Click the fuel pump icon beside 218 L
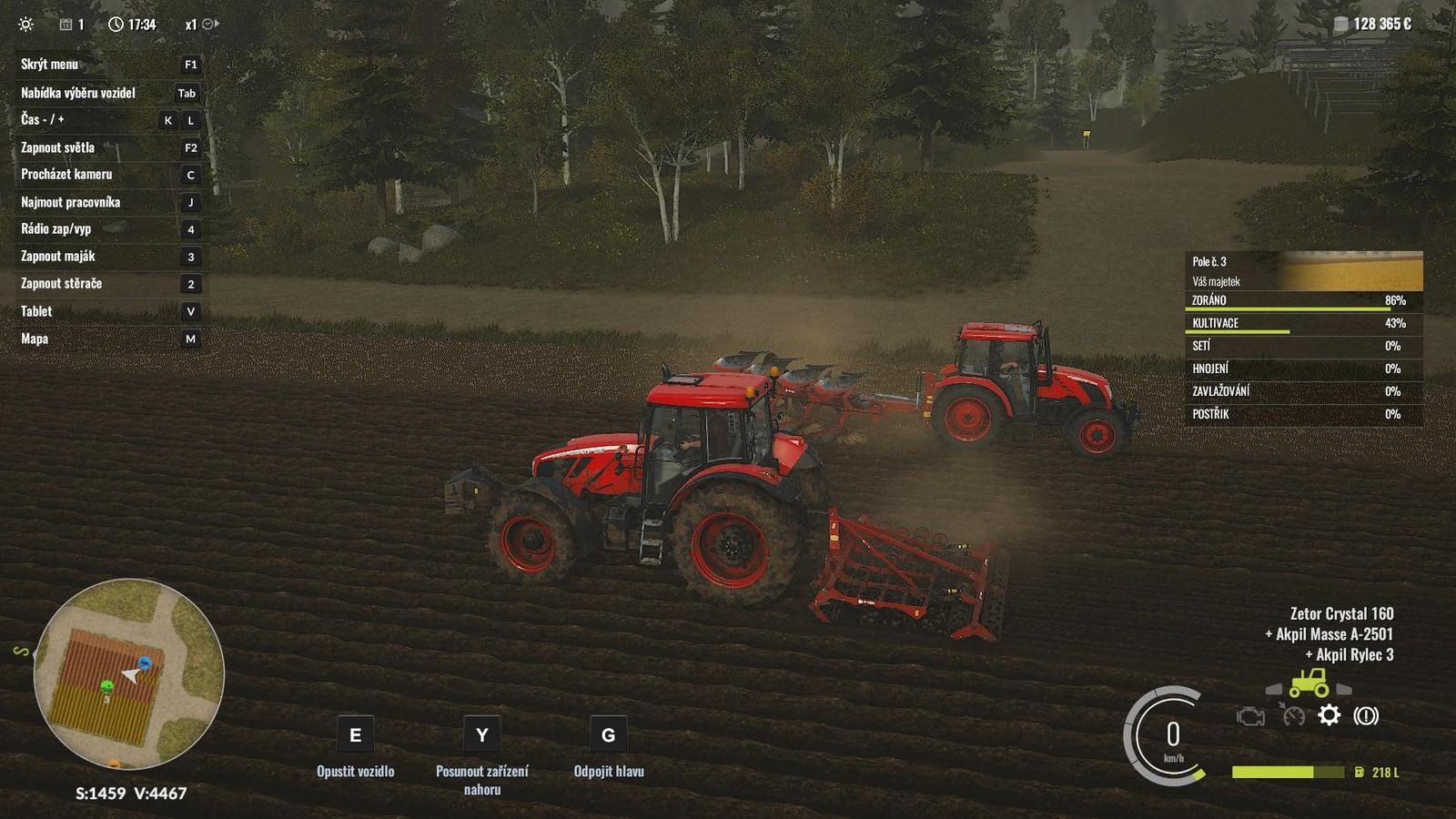The height and width of the screenshot is (819, 1456). coord(1360,772)
